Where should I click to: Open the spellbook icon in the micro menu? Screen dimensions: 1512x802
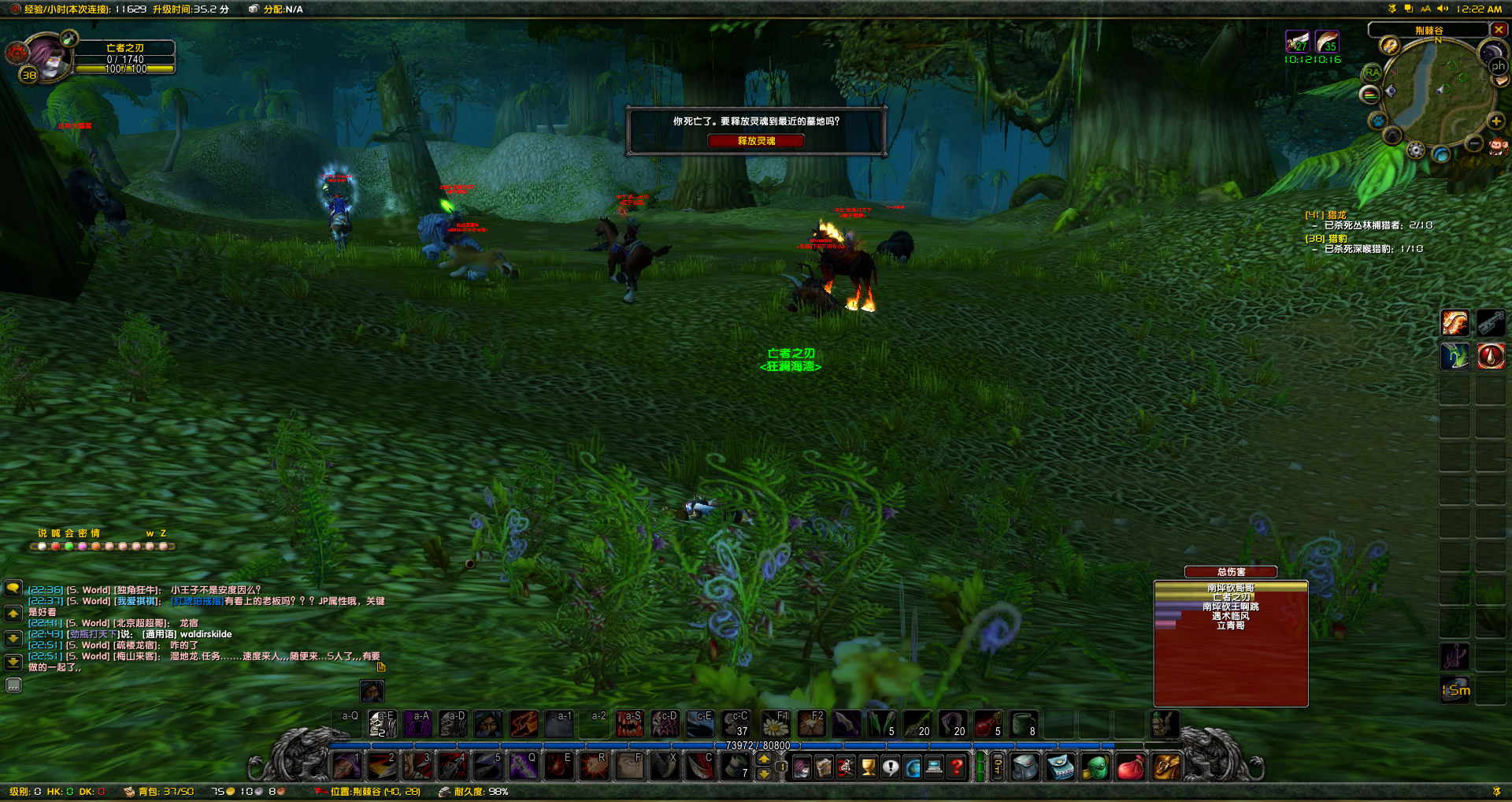pos(825,767)
